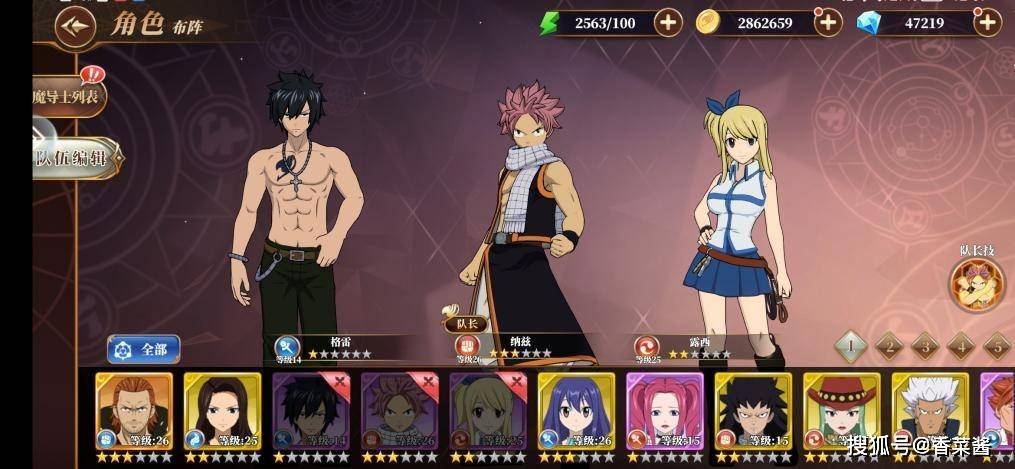Pick the white-haired Elfman card
Screen dimensions: 1015x469
(930, 413)
